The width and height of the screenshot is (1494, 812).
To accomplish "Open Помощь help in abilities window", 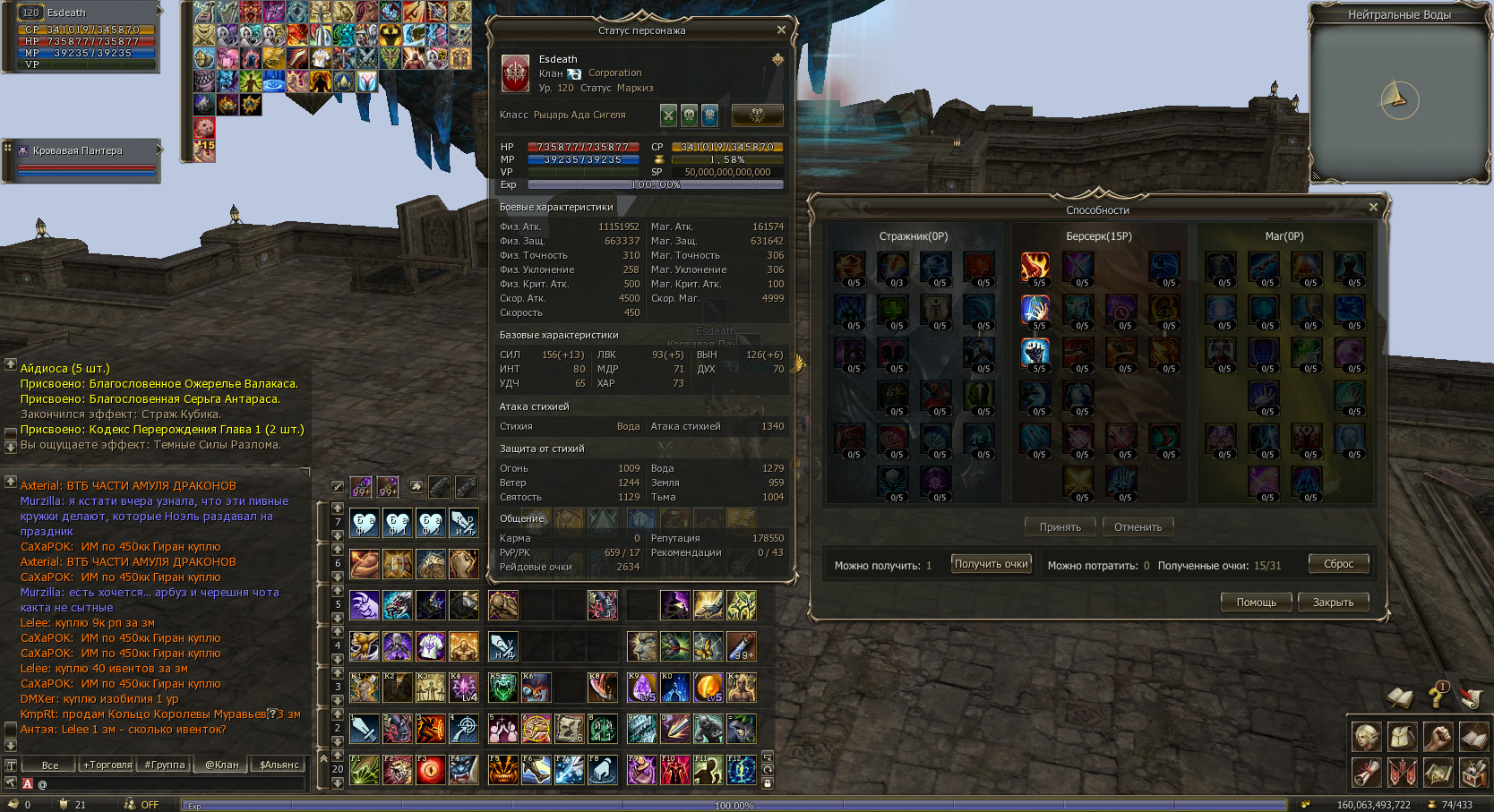I will (x=1256, y=603).
